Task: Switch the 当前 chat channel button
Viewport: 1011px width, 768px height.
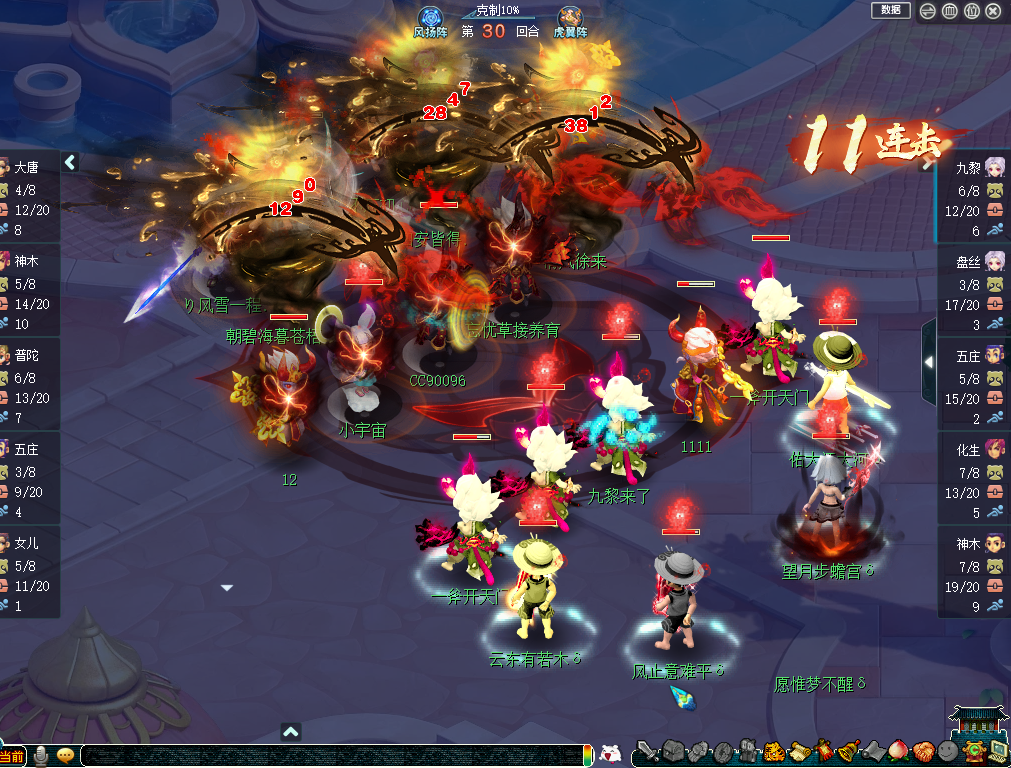Action: [13, 756]
